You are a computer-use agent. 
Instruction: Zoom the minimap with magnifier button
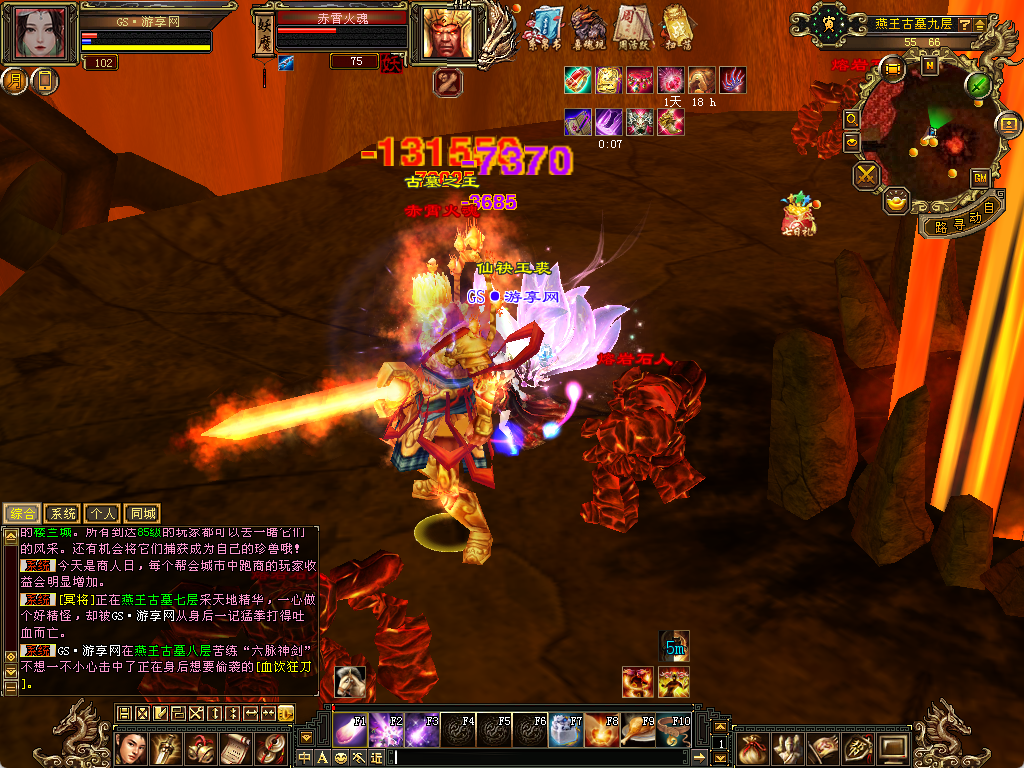852,119
